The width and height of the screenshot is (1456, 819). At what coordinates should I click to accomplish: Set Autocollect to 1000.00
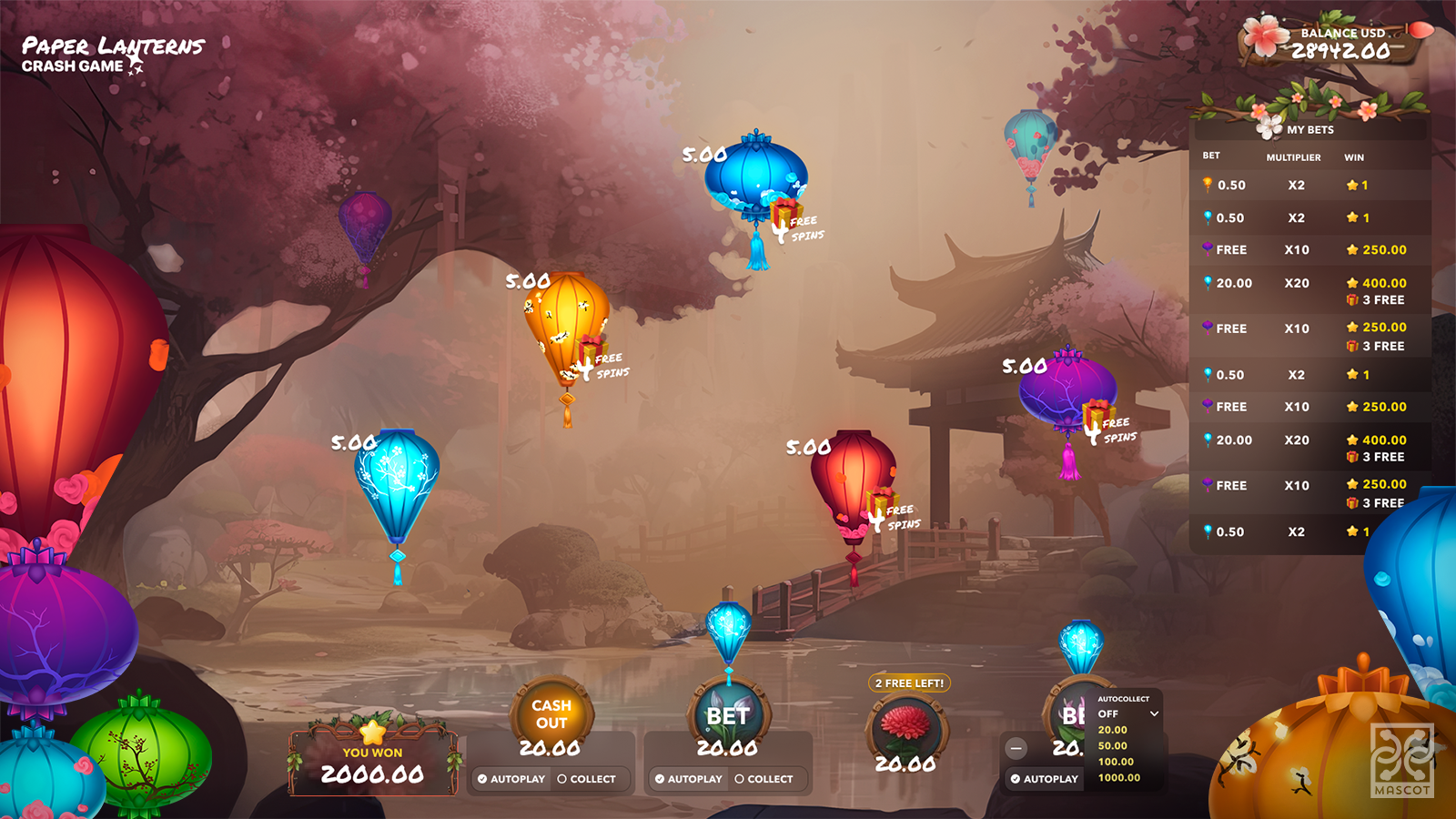(x=1118, y=778)
